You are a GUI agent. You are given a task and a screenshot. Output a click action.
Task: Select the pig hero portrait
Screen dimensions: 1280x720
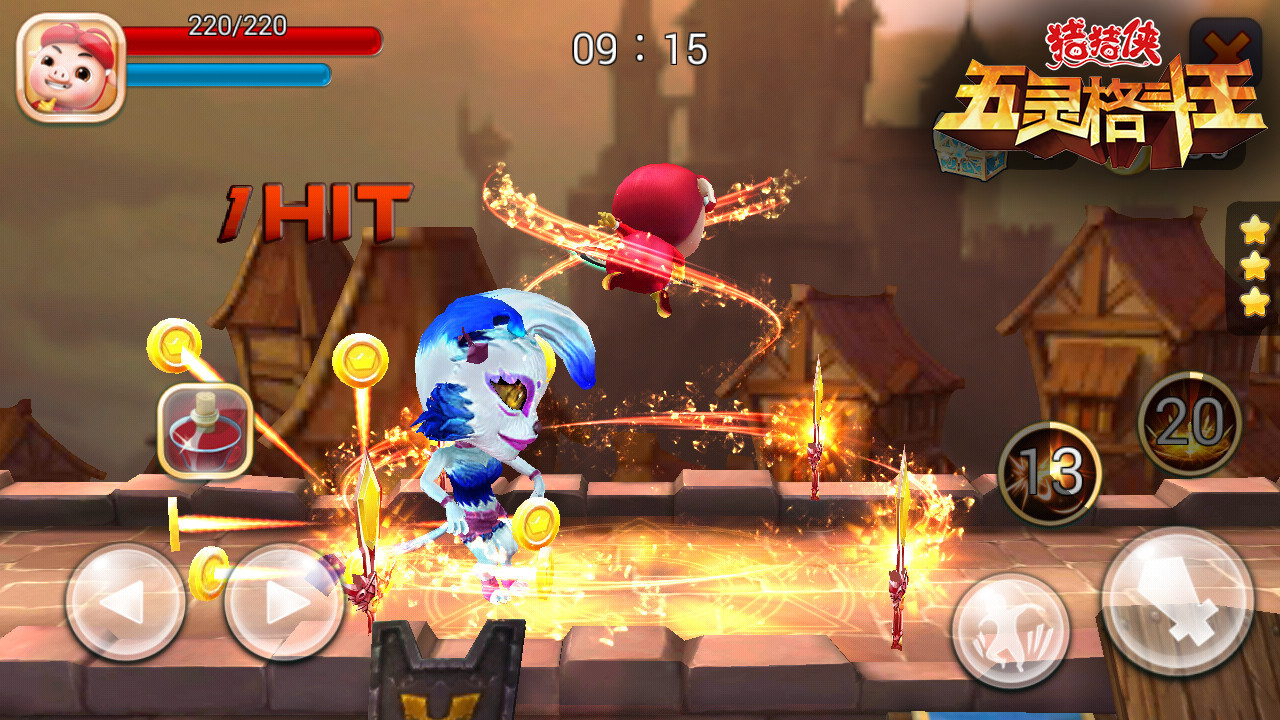pos(70,68)
